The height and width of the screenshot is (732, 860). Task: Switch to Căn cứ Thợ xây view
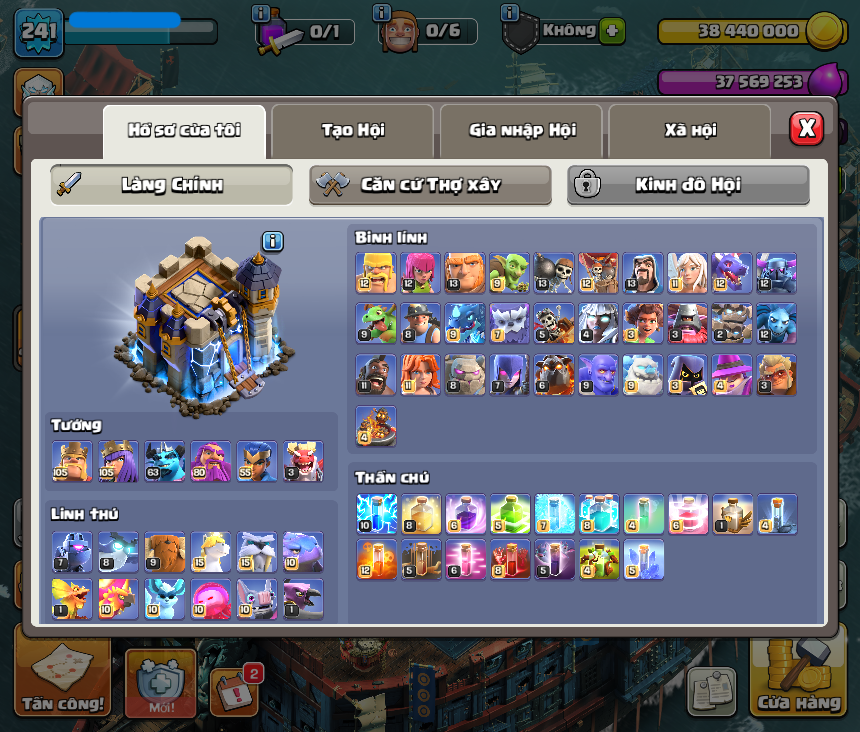pyautogui.click(x=430, y=185)
